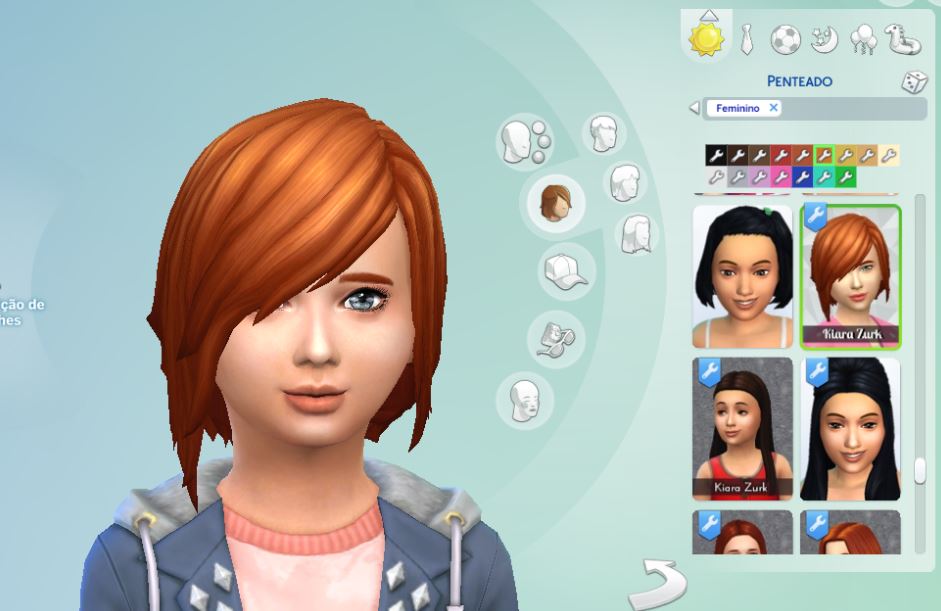
Task: Select the dark blue hair color swatch
Action: (803, 177)
